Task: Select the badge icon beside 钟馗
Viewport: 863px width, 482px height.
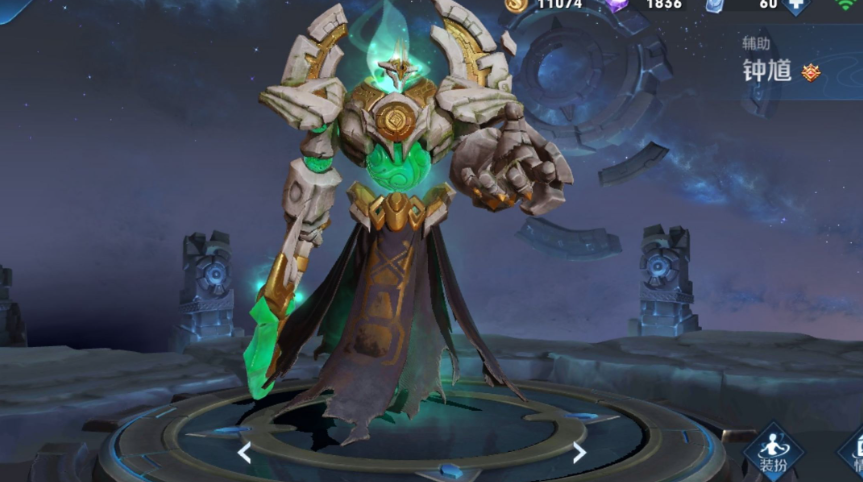Action: (811, 72)
